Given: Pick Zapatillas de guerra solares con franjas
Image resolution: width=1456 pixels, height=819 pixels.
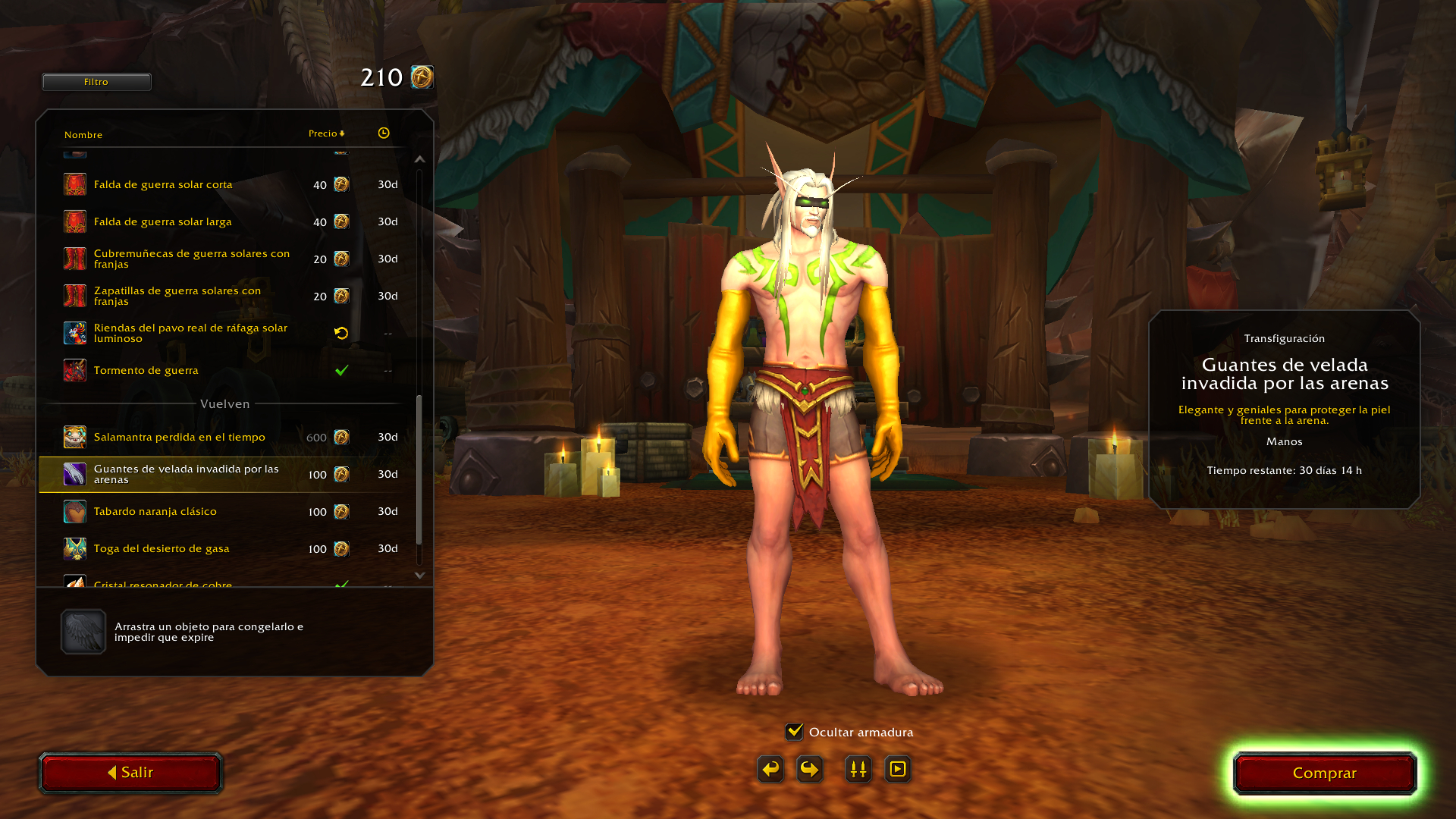Looking at the screenshot, I should [177, 297].
